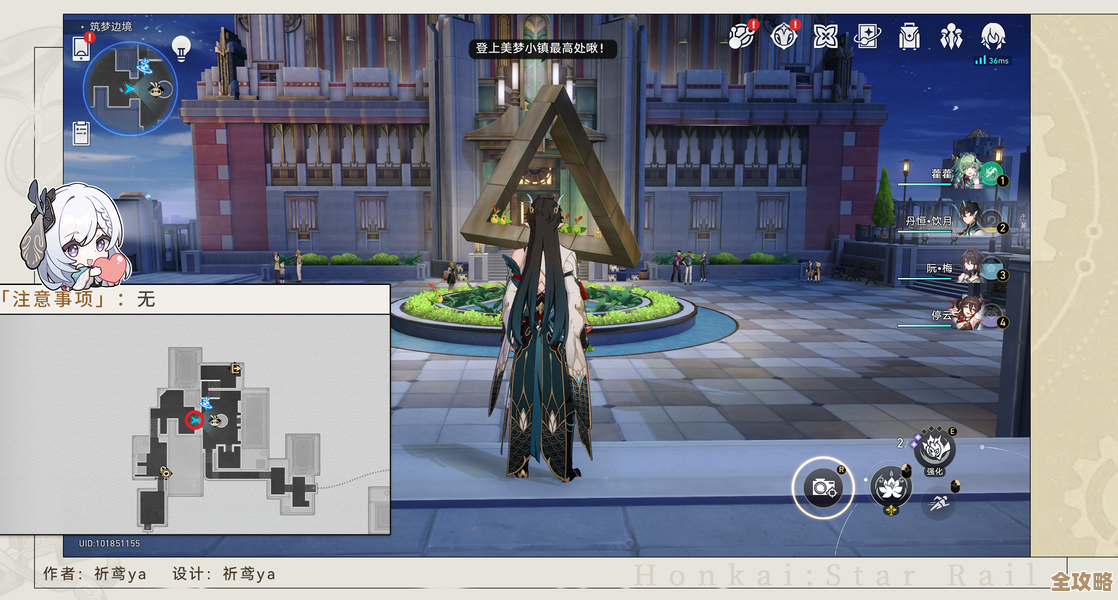Open the phone menu icon

(x=81, y=47)
